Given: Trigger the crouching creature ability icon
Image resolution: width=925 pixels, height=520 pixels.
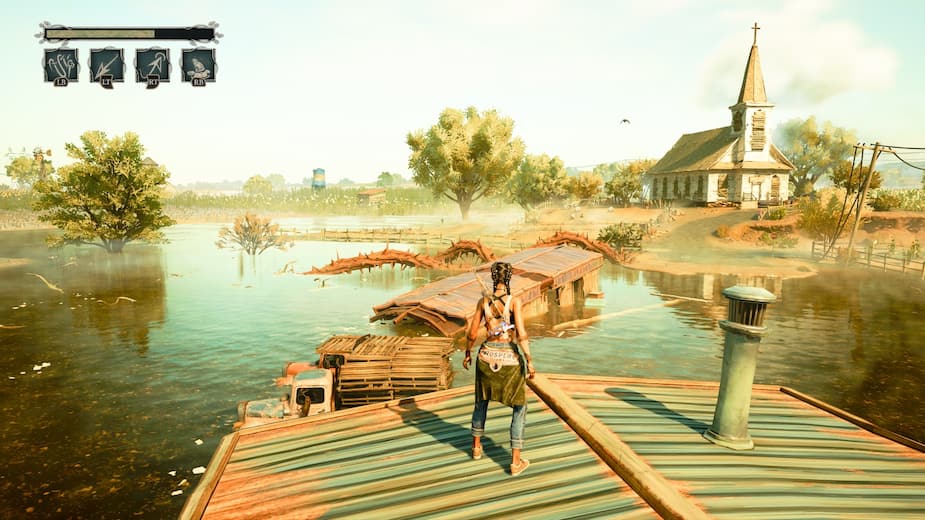Looking at the screenshot, I should tap(198, 65).
